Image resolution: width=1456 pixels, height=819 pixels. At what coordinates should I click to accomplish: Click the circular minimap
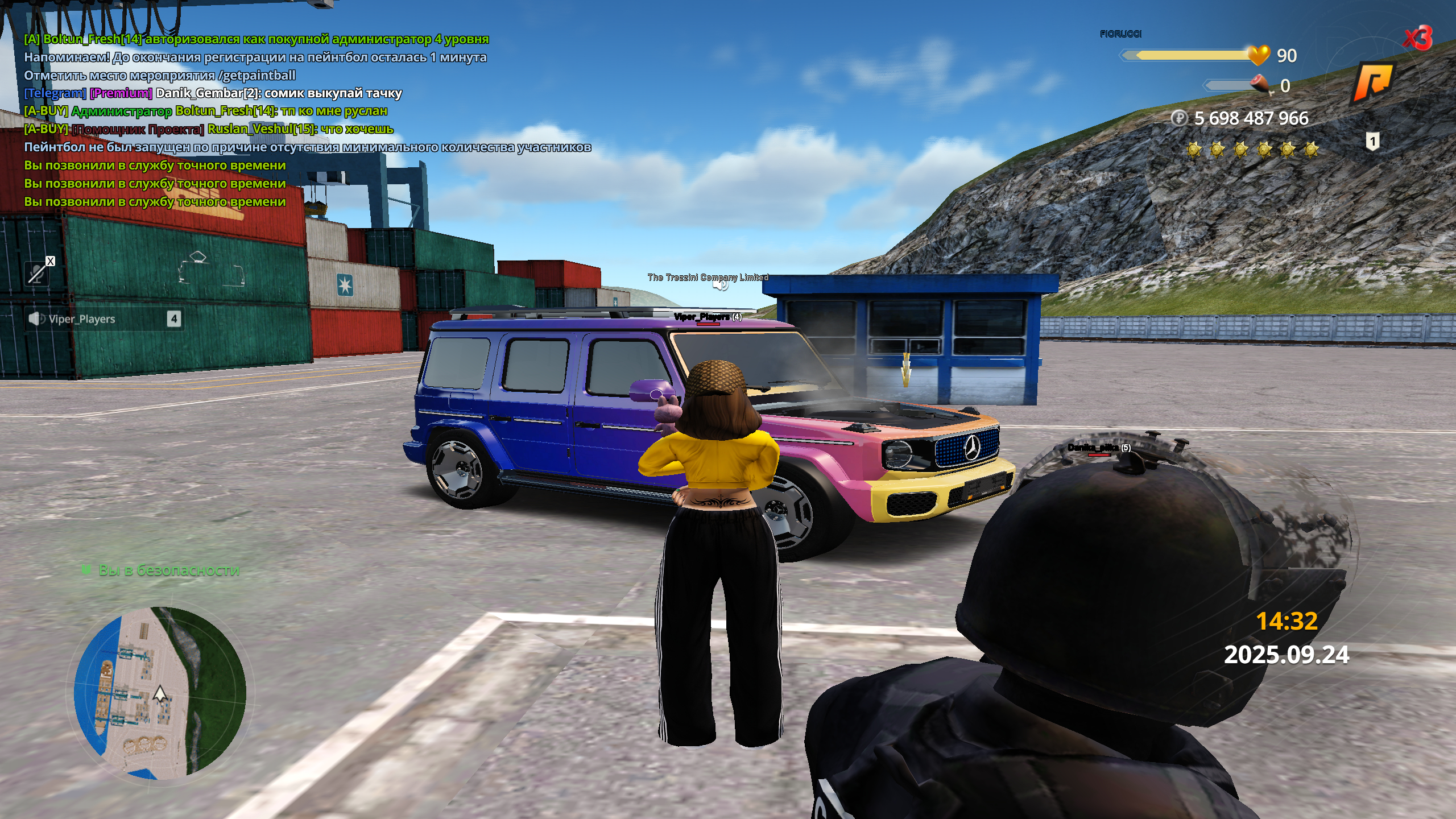[160, 693]
